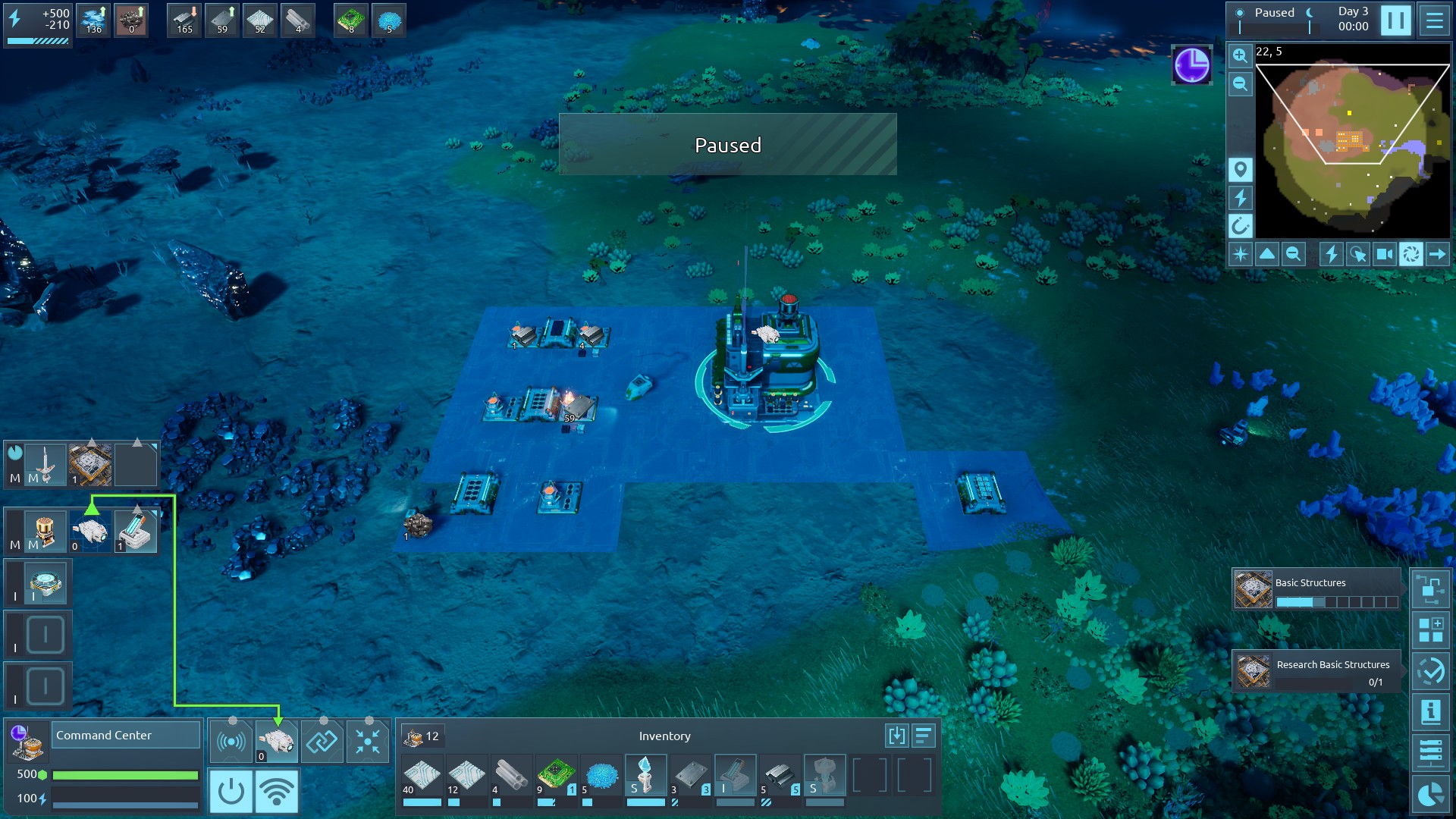
Task: Open the info button in the right sidebar
Action: (1430, 712)
